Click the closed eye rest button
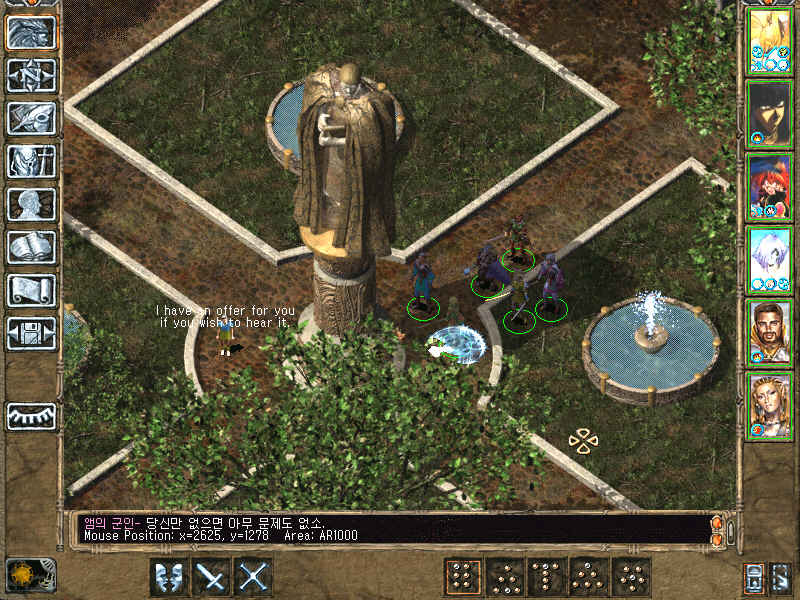Image resolution: width=800 pixels, height=600 pixels. coord(31,416)
